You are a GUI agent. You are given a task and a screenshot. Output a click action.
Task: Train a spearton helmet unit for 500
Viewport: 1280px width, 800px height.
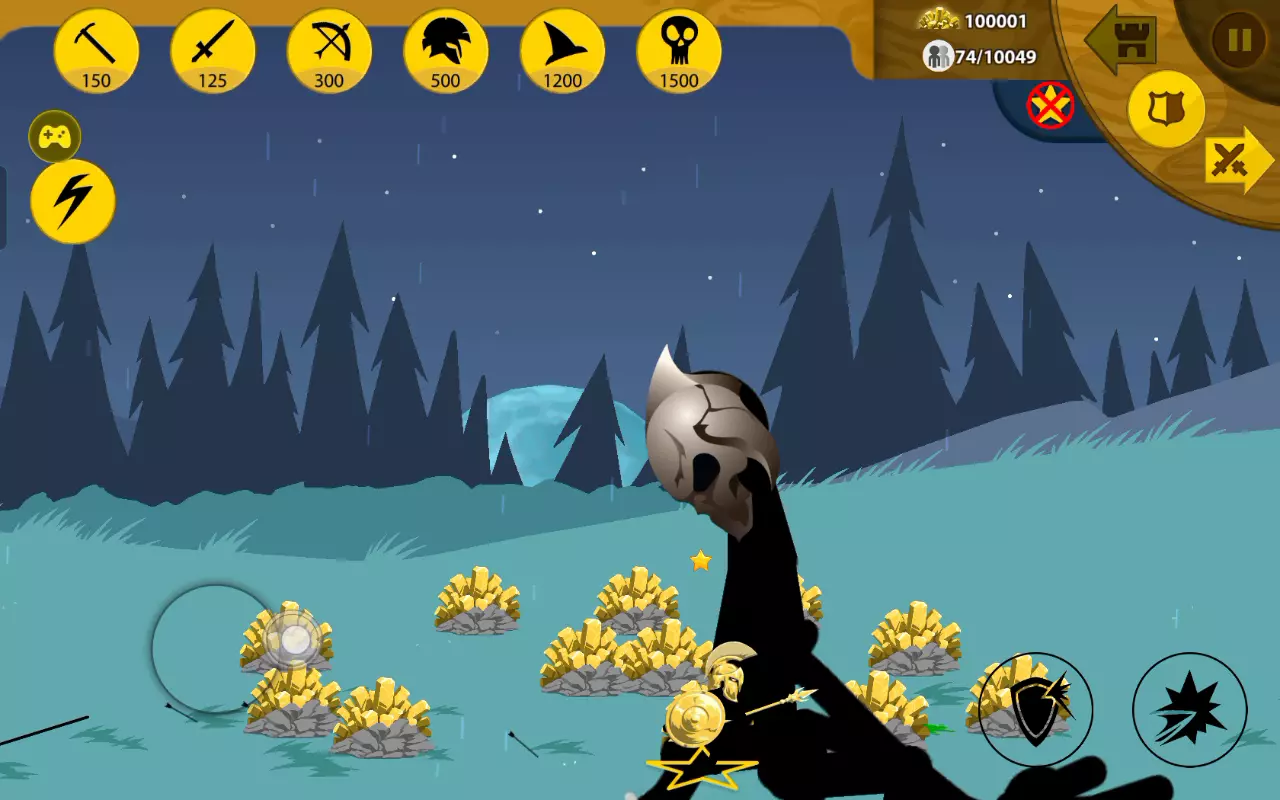[446, 51]
